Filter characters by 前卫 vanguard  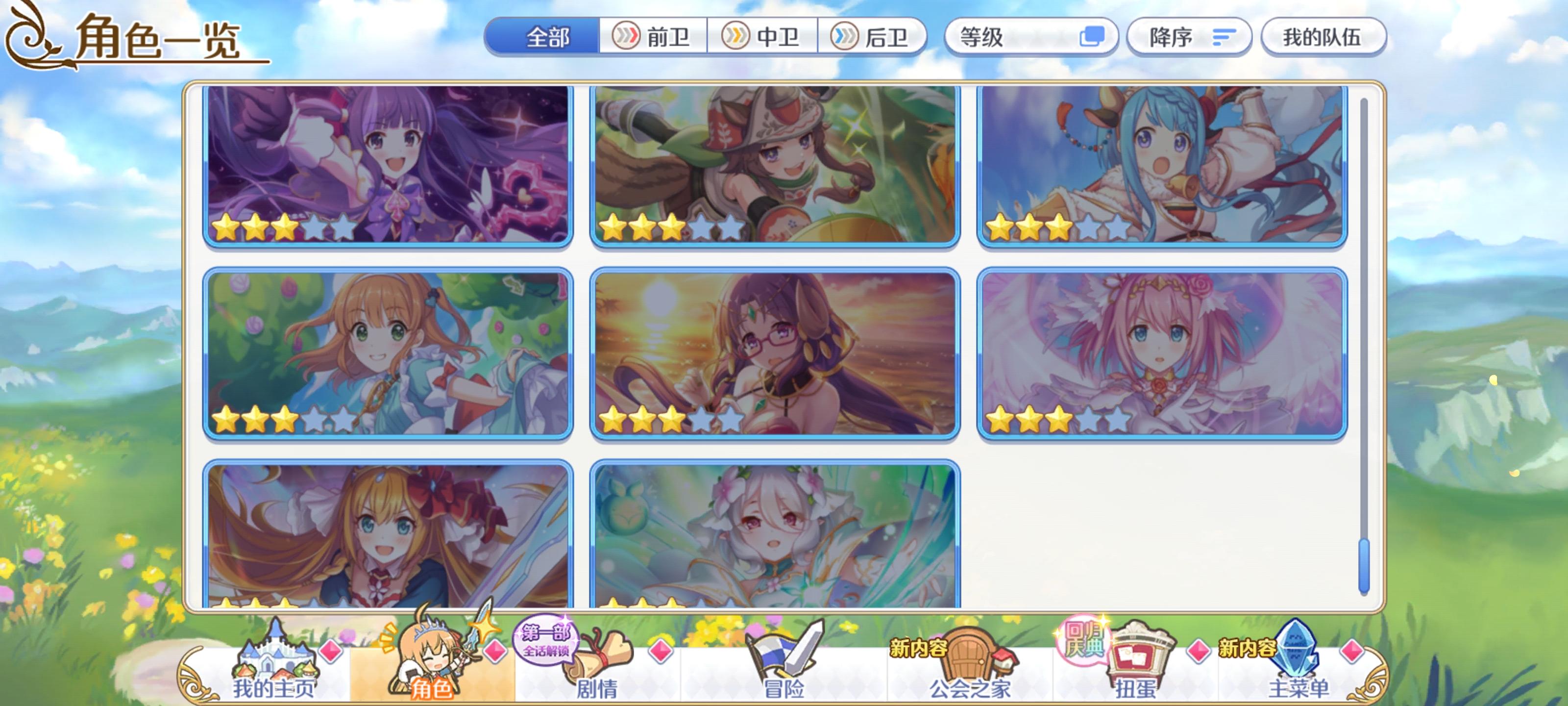pyautogui.click(x=654, y=37)
